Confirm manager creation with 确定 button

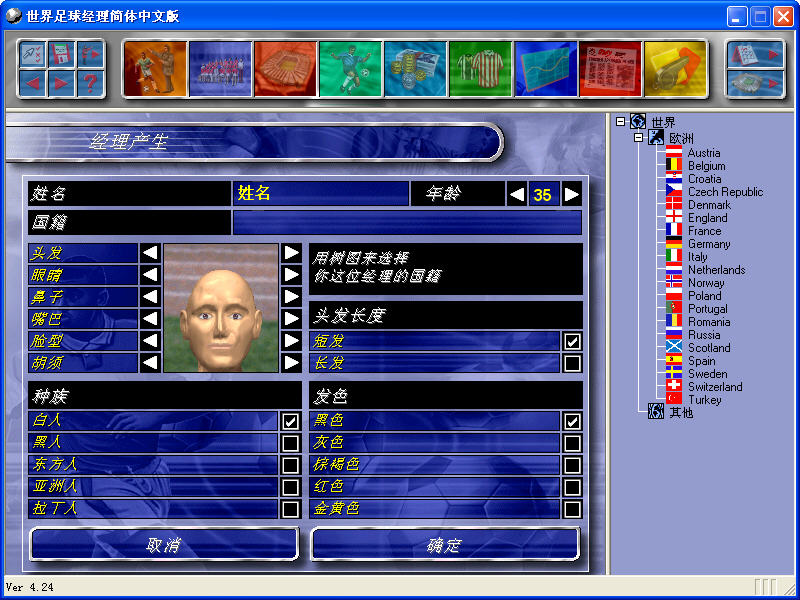(x=445, y=545)
